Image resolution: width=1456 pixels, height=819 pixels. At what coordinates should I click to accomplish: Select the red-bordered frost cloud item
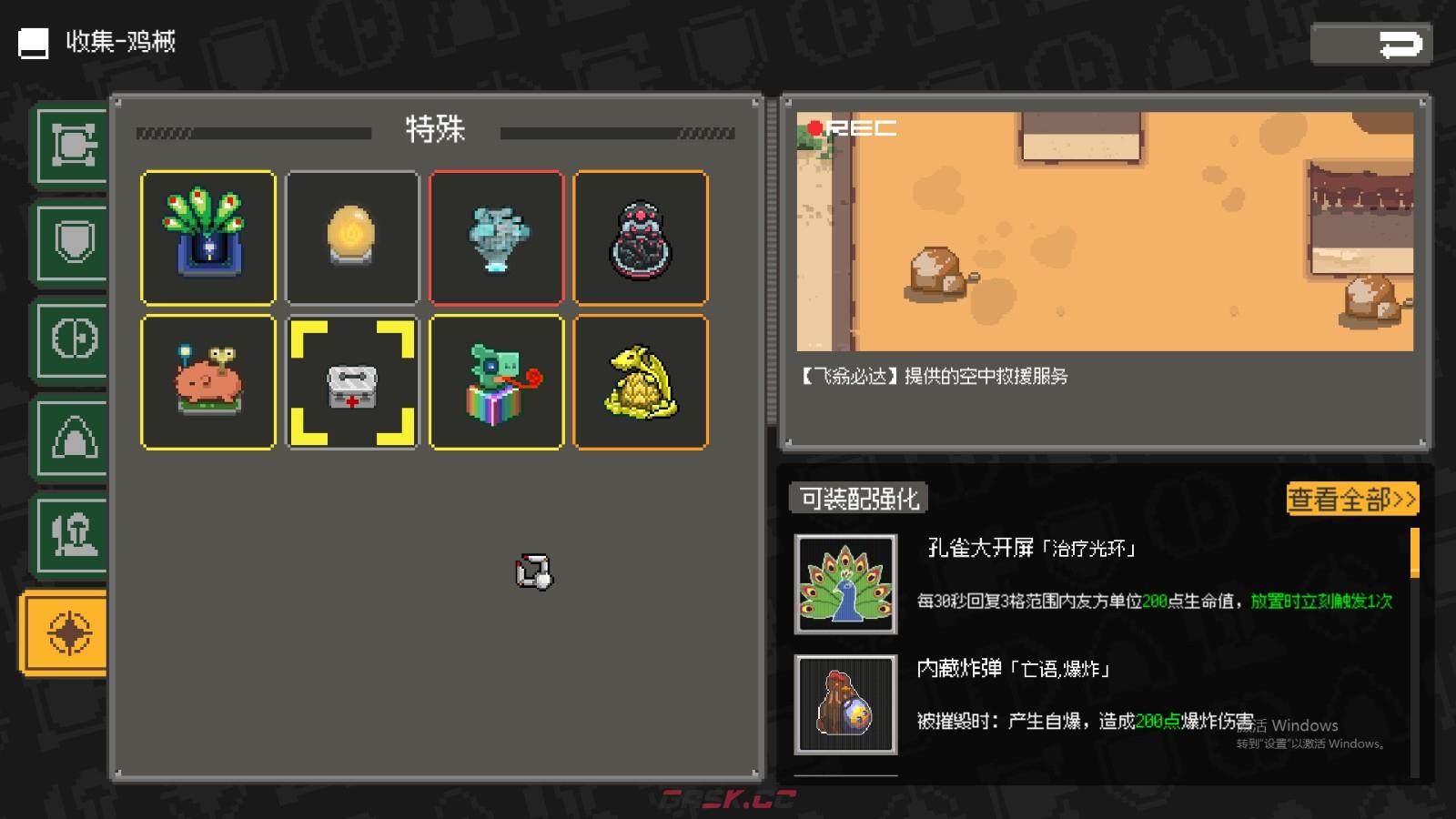[497, 237]
